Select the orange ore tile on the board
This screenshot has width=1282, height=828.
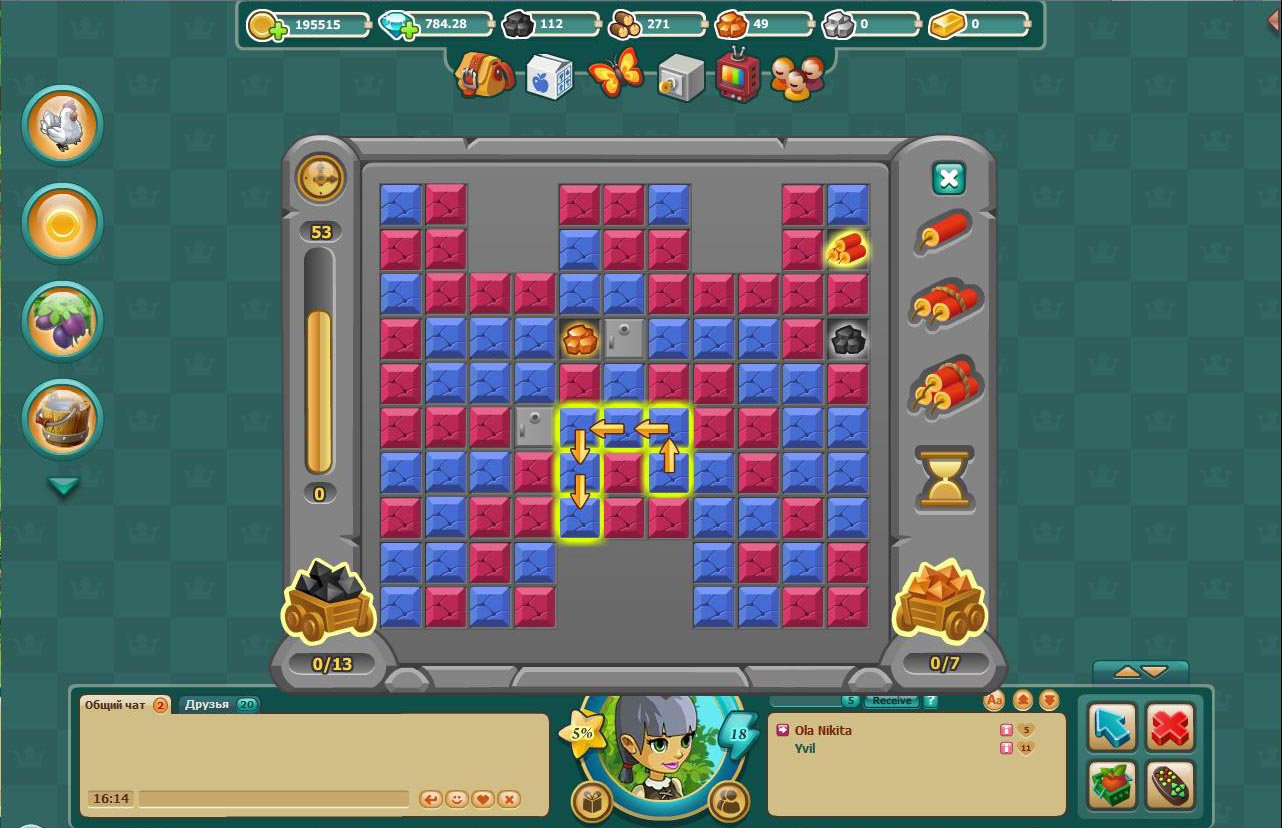pos(580,339)
